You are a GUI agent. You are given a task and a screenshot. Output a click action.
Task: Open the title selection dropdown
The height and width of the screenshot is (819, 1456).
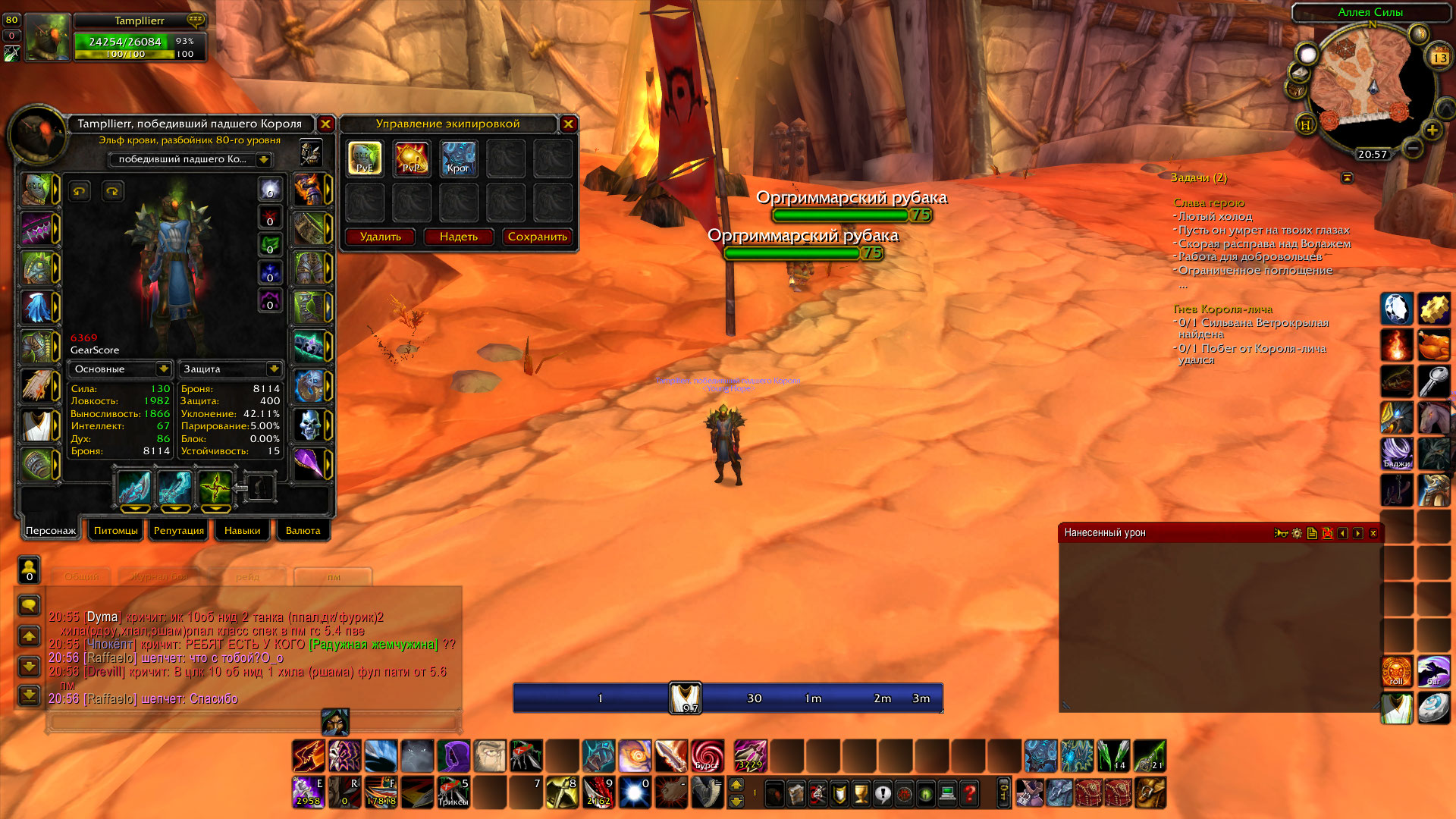[263, 159]
